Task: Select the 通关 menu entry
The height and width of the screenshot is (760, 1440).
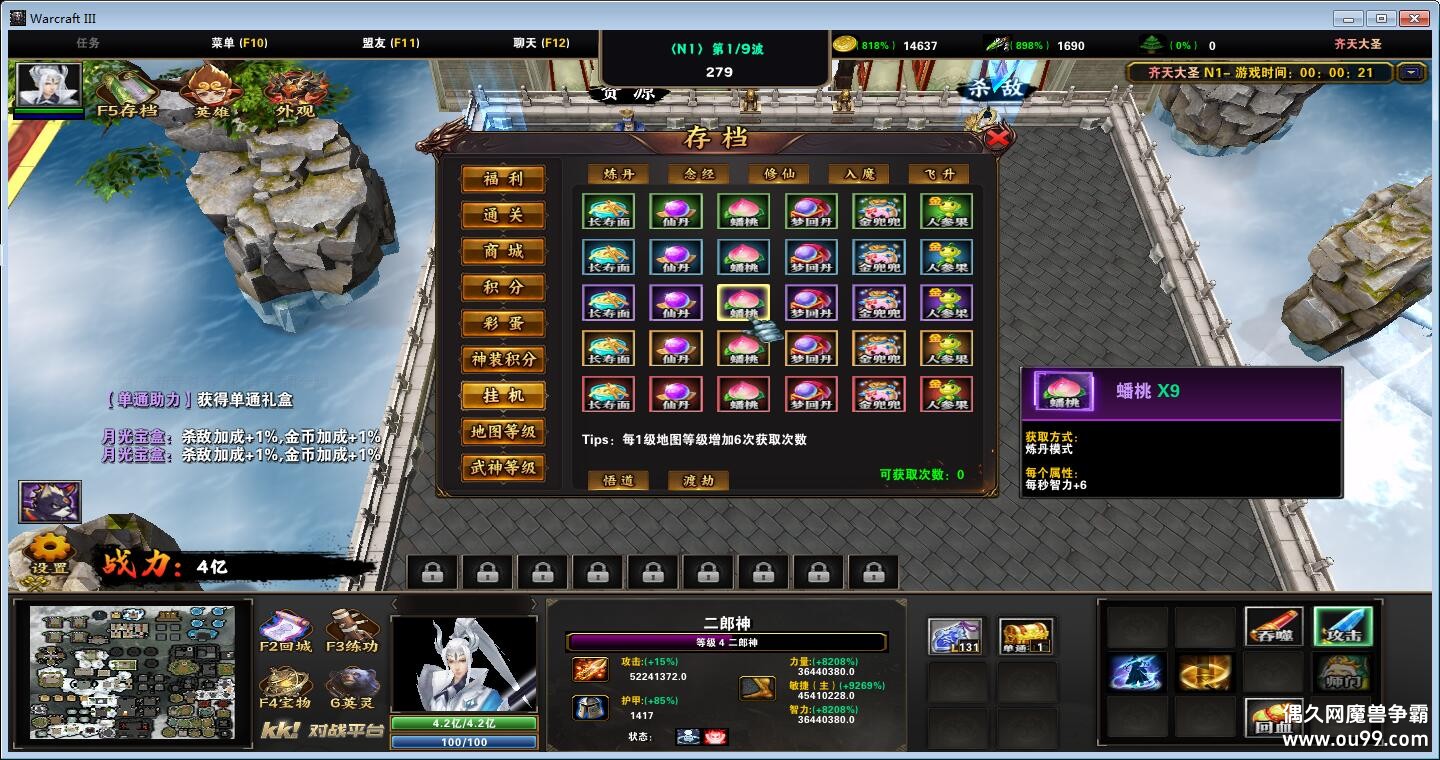Action: tap(503, 215)
